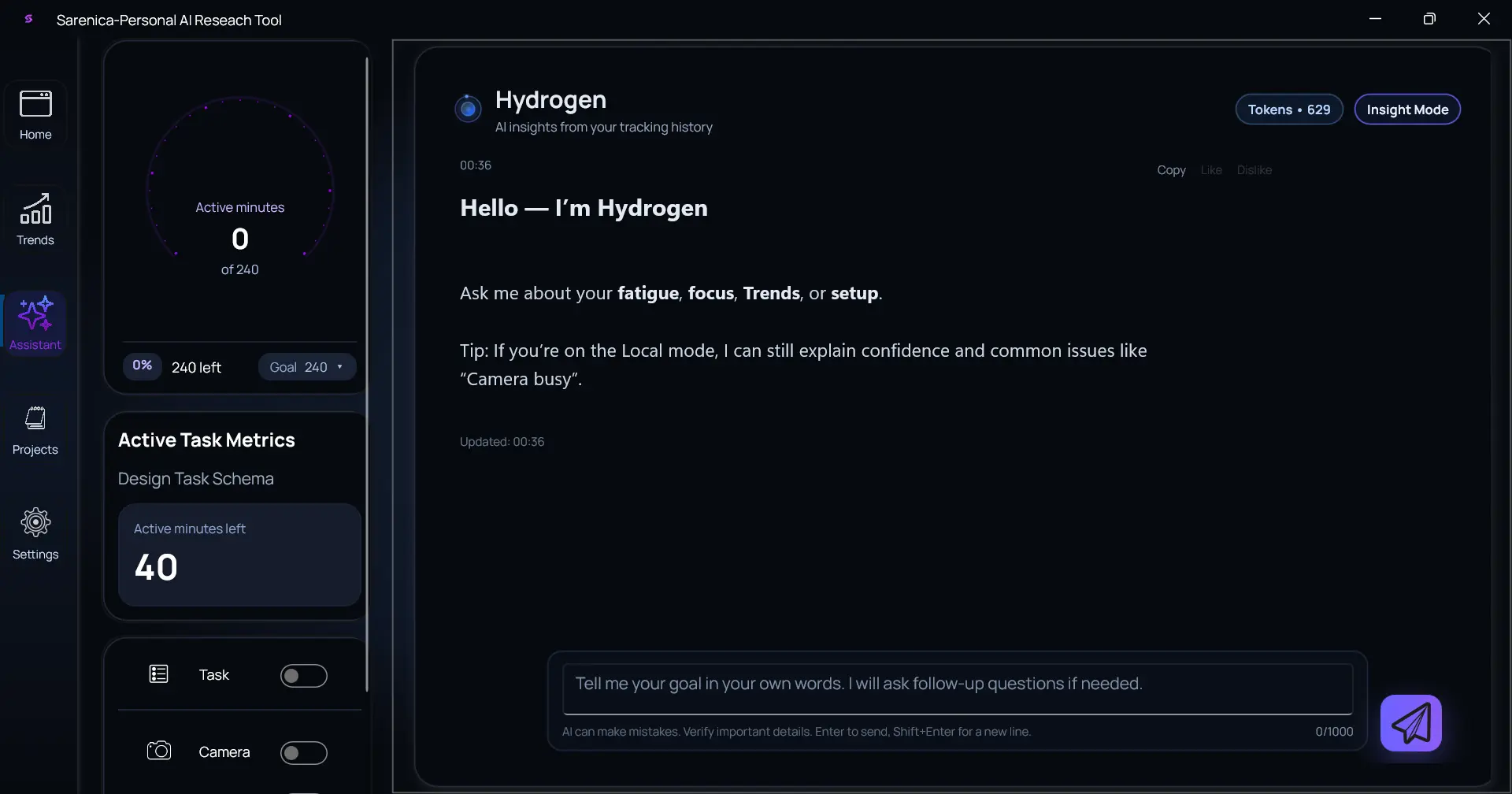Image resolution: width=1512 pixels, height=794 pixels.
Task: Click the 0% progress badge
Action: coord(142,365)
